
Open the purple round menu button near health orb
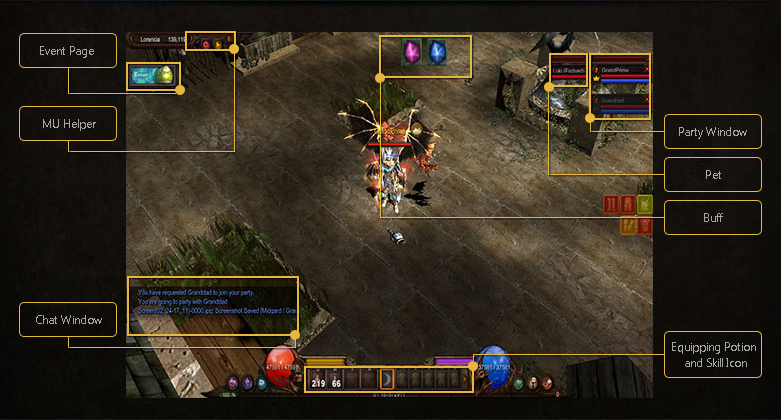tap(233, 383)
